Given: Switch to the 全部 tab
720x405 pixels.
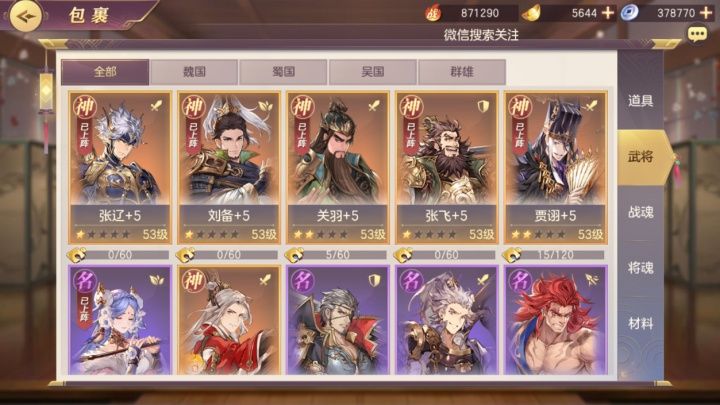Looking at the screenshot, I should tap(105, 72).
